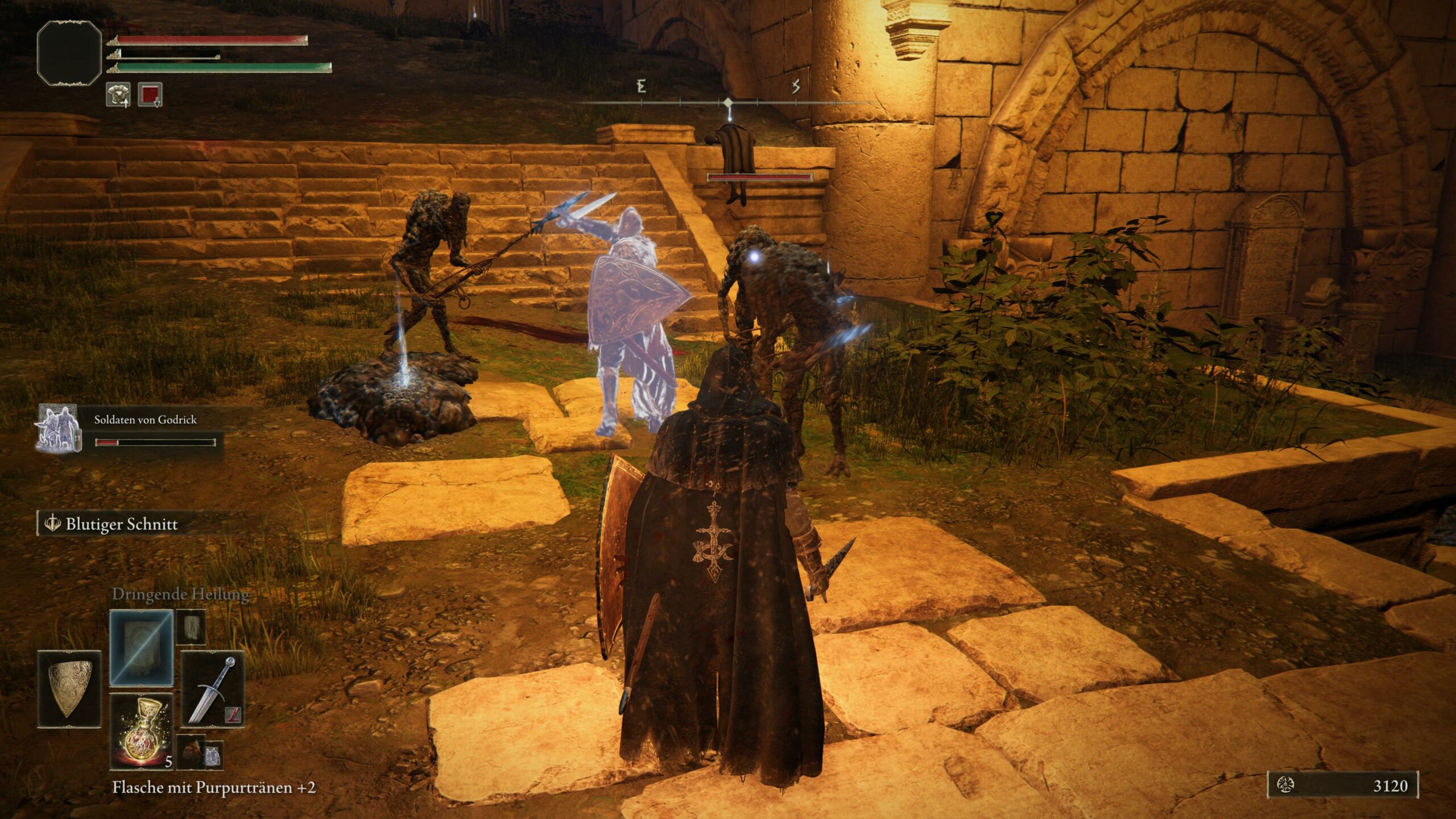Image resolution: width=1456 pixels, height=819 pixels.
Task: Select the dagger weapon slot
Action: coord(213,689)
